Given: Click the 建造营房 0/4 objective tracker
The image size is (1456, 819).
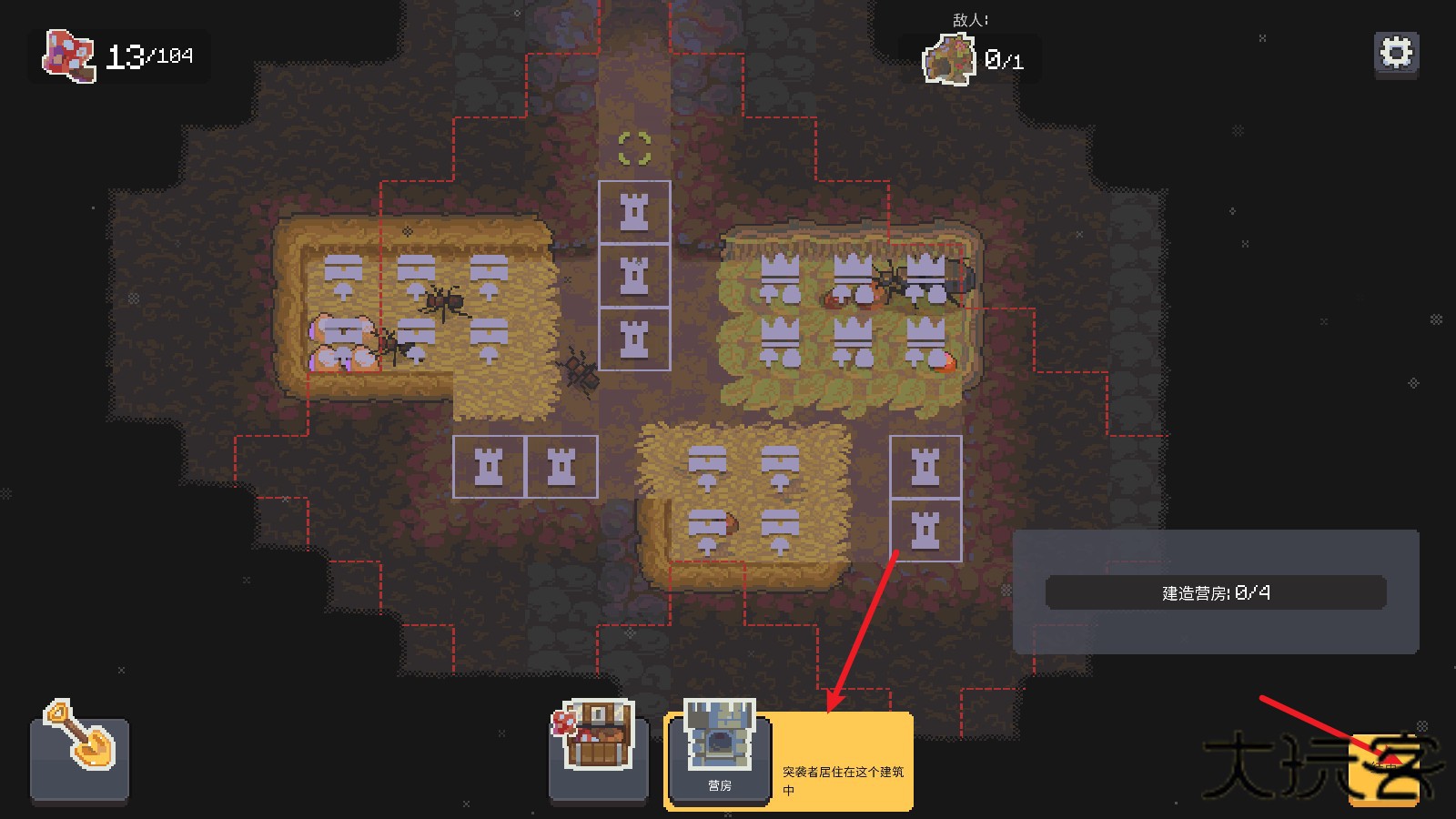Looking at the screenshot, I should pyautogui.click(x=1216, y=593).
